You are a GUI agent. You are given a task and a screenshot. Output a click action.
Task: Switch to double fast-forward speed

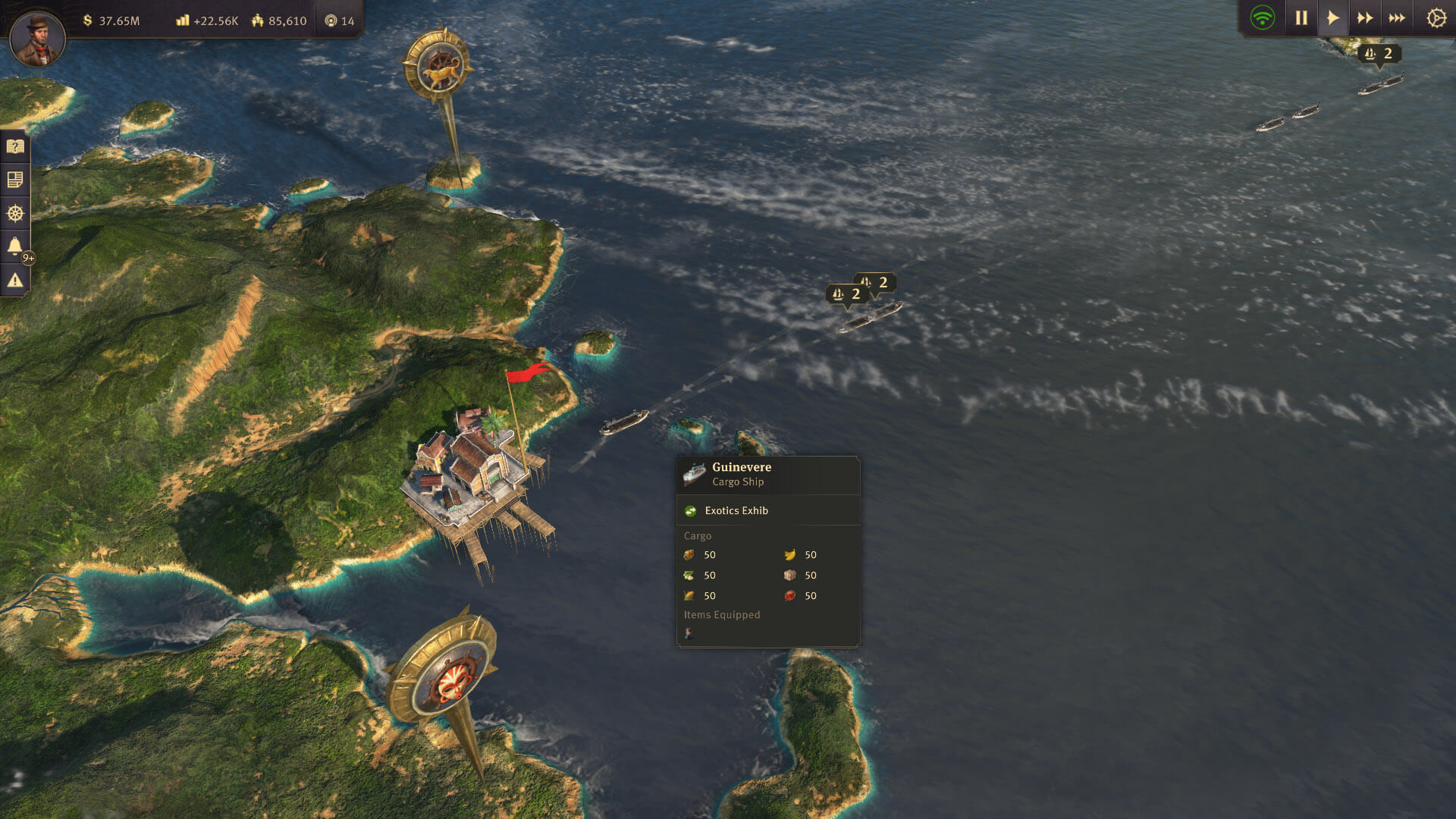coord(1365,18)
